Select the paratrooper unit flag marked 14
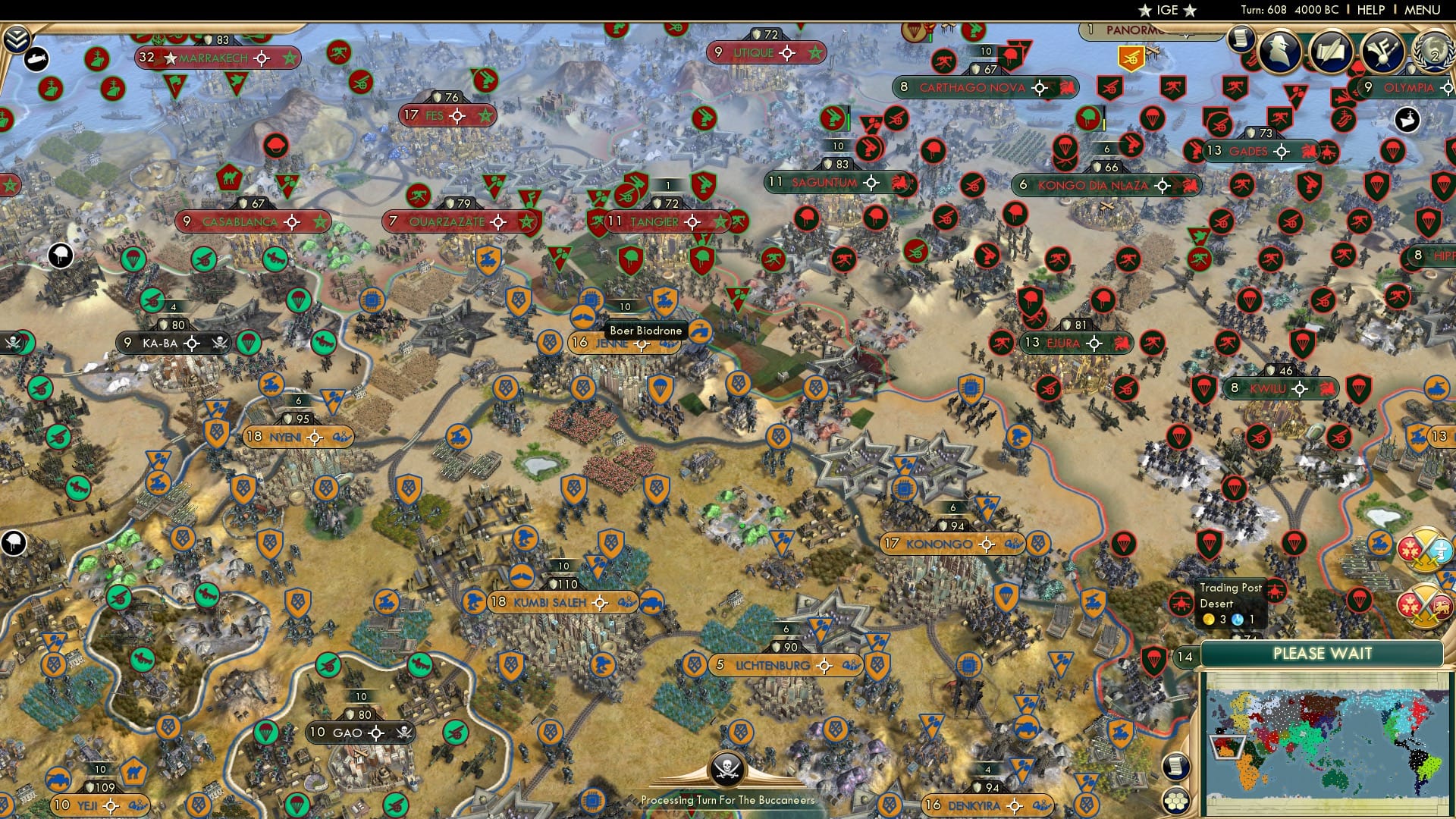Screen dimensions: 1456x819 [1153, 659]
